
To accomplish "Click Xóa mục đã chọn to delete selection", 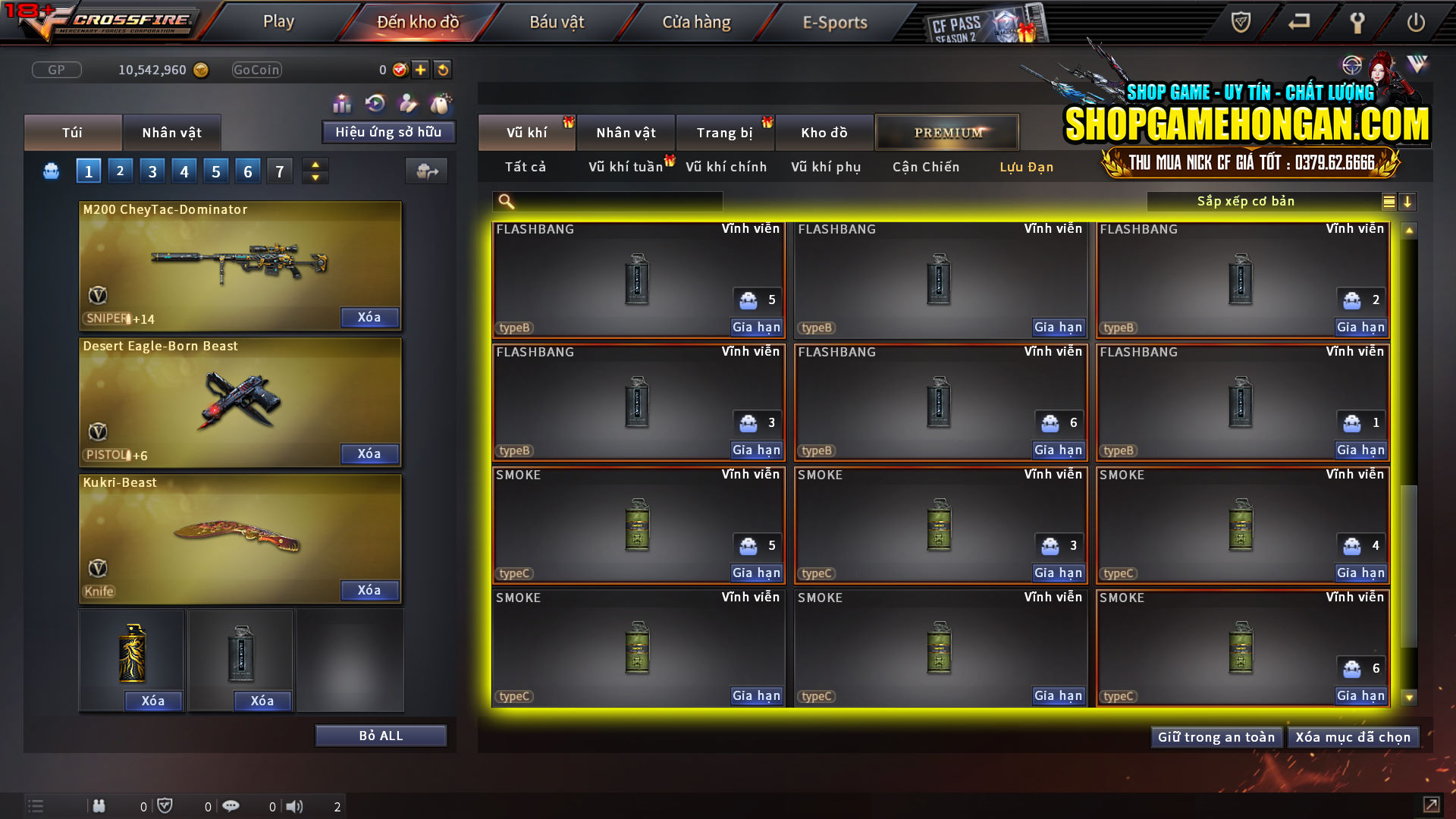I will point(1354,736).
